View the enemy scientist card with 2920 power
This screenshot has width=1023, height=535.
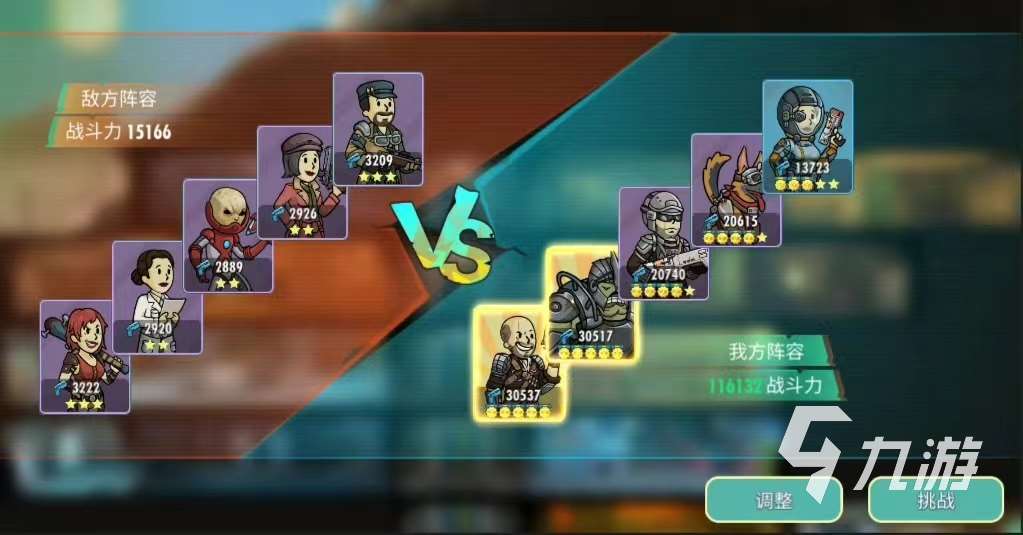(x=157, y=297)
